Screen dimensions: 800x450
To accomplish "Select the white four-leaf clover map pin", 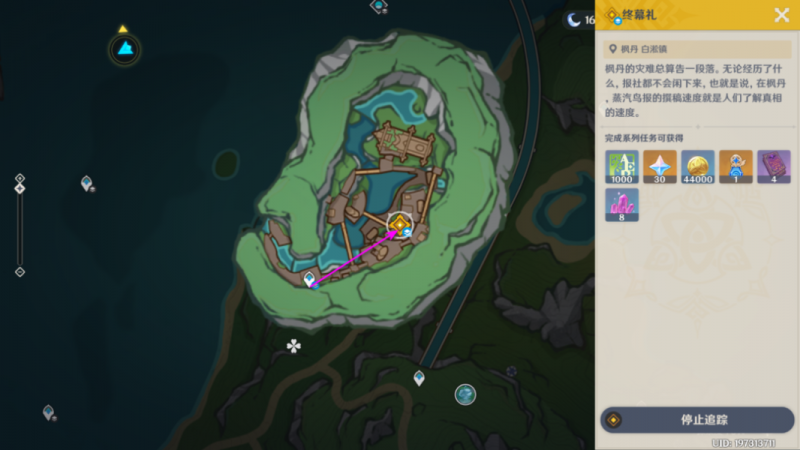I will click(294, 346).
